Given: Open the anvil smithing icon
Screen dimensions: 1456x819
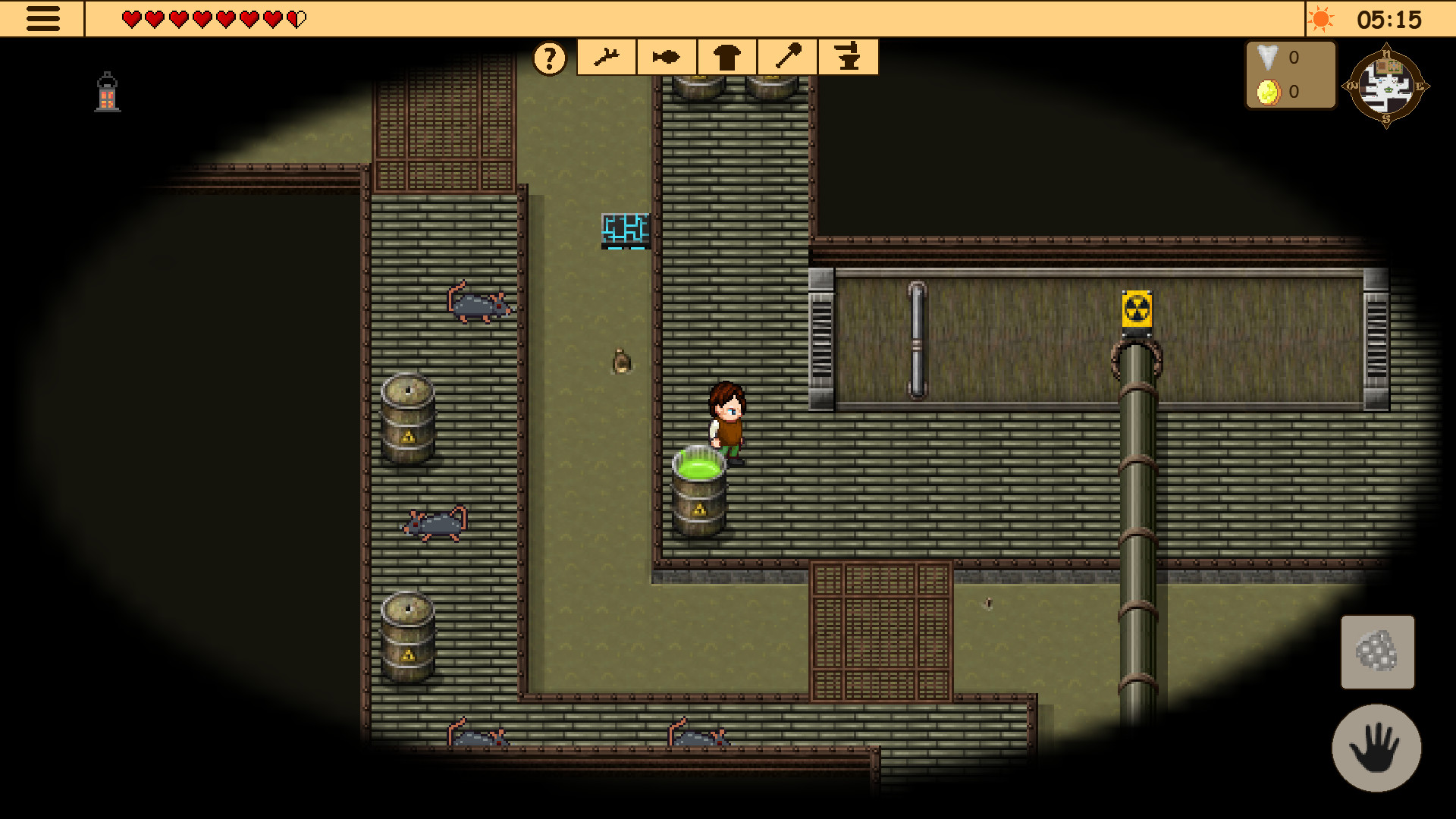Looking at the screenshot, I should click(x=847, y=57).
